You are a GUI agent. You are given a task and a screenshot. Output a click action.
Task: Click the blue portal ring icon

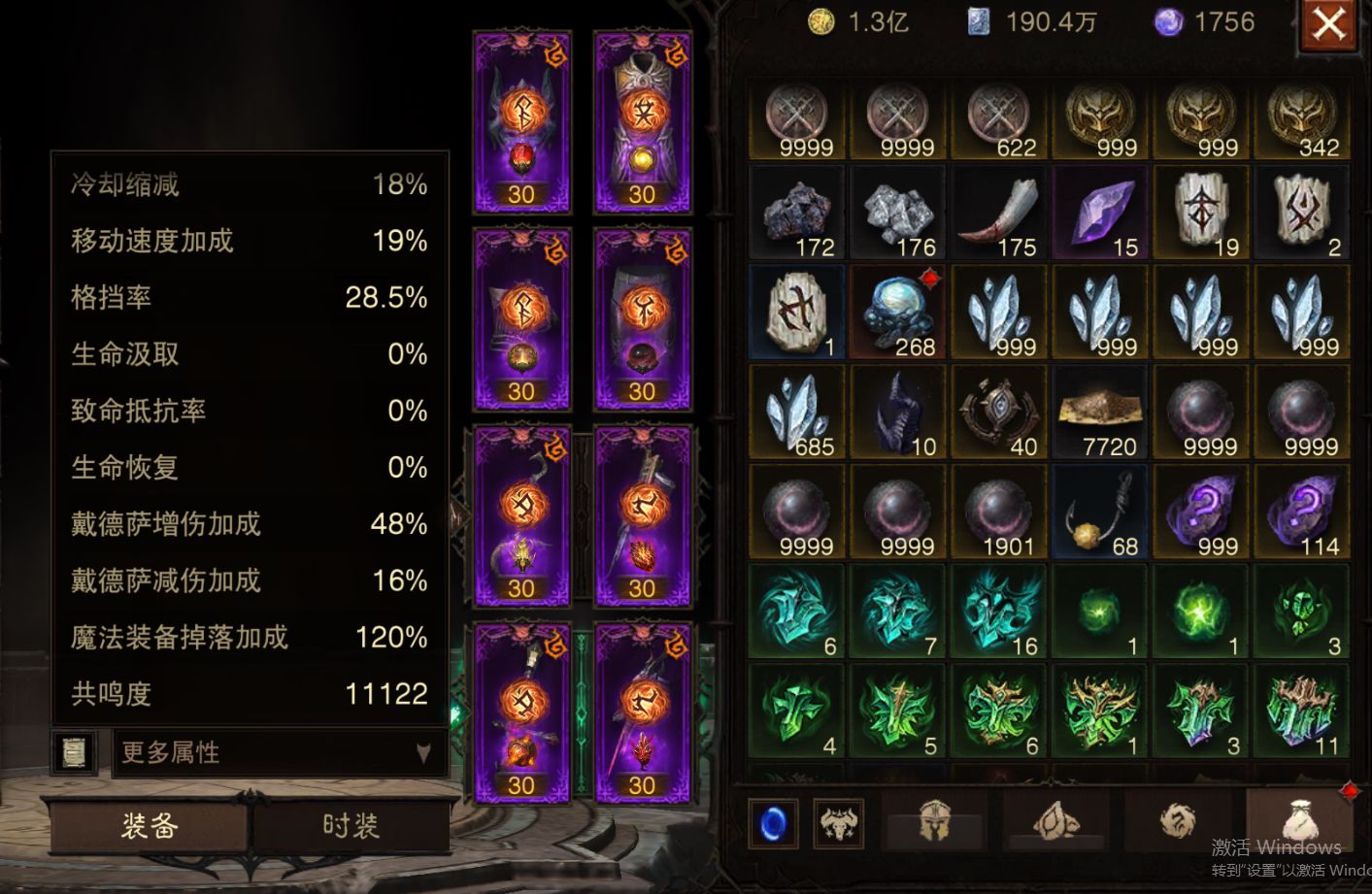click(x=774, y=824)
